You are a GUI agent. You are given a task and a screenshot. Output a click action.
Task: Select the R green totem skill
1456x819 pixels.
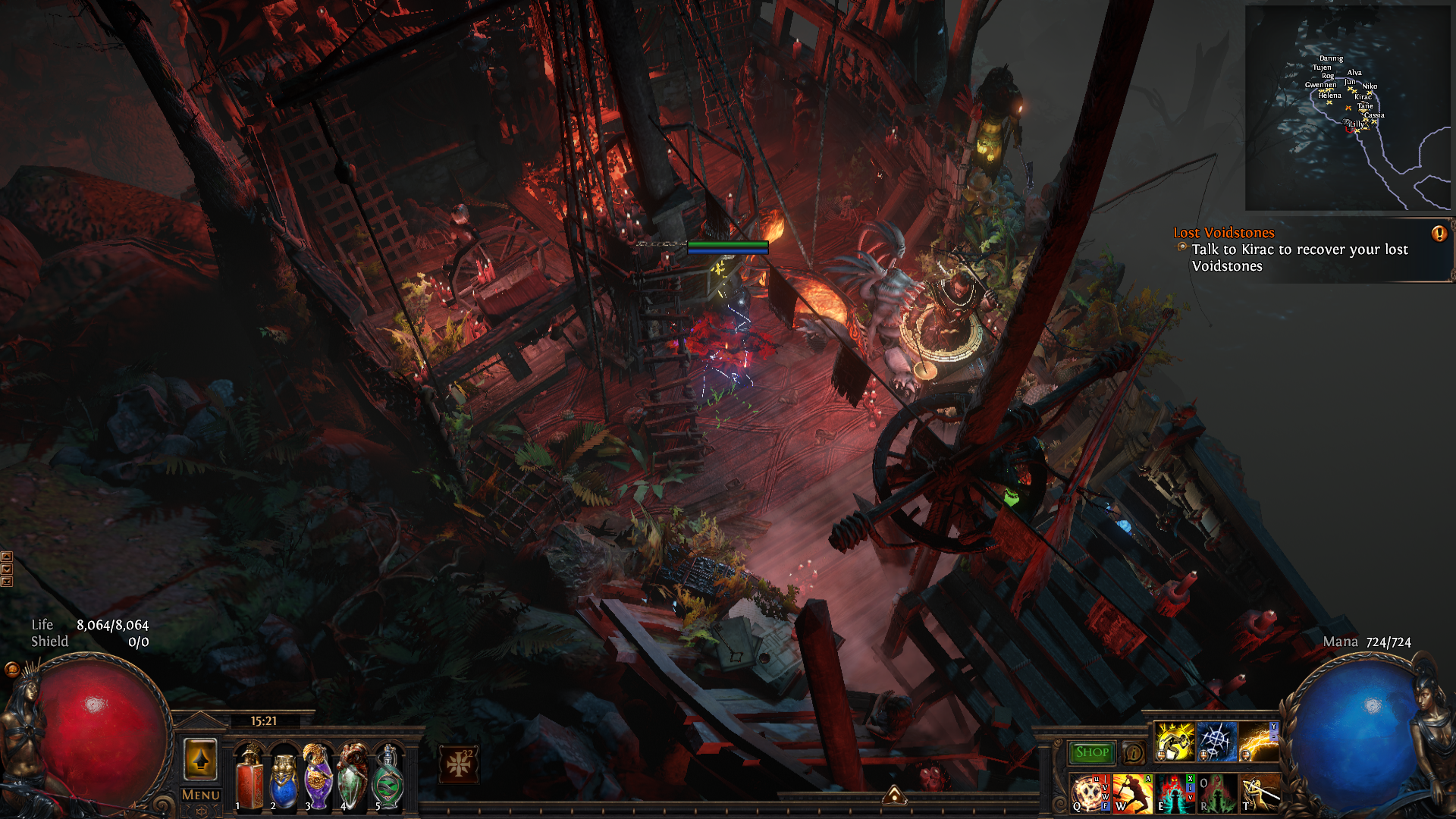pyautogui.click(x=1216, y=793)
